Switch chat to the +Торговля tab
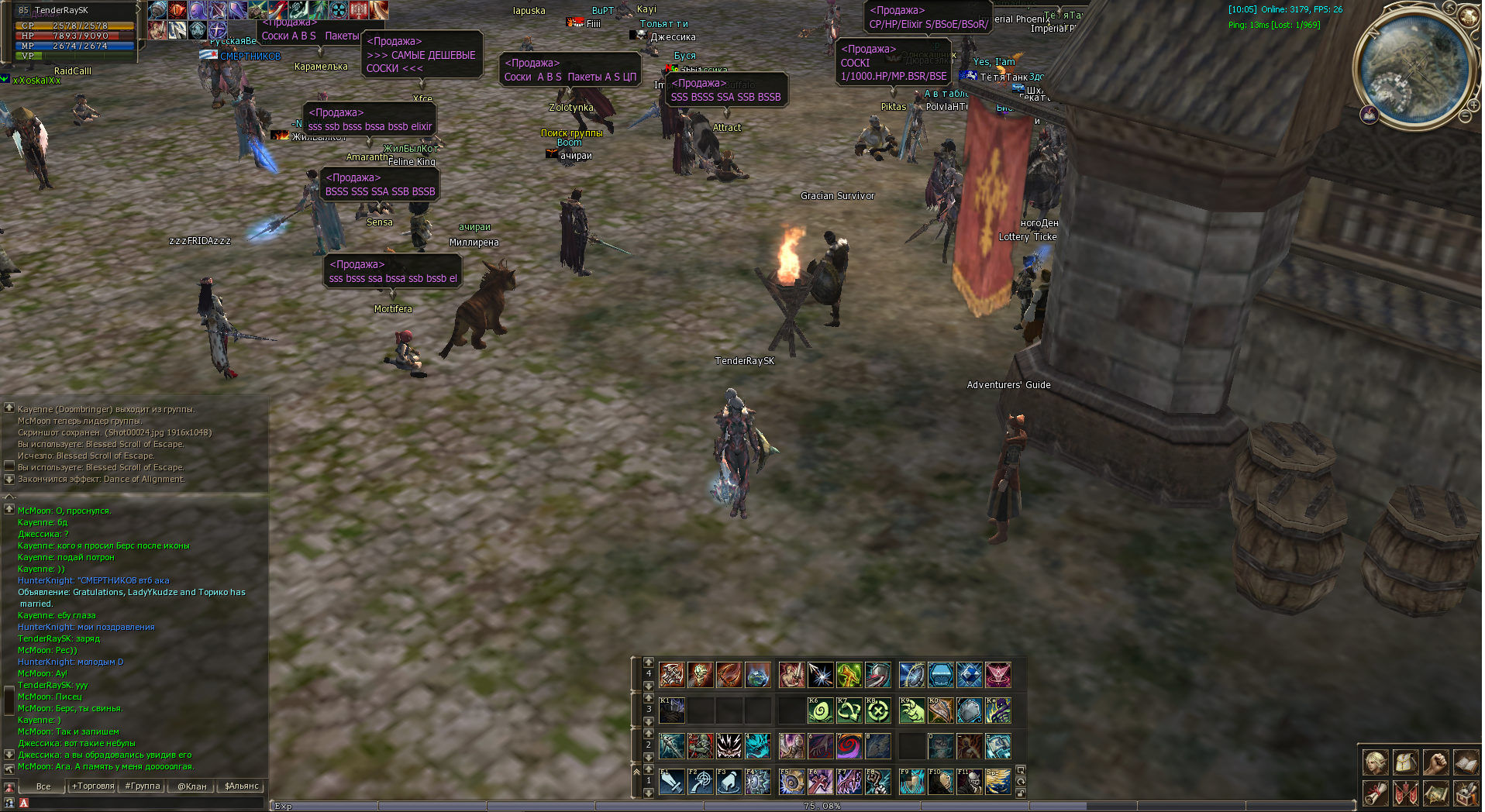This screenshot has height=812, width=1485. point(93,786)
